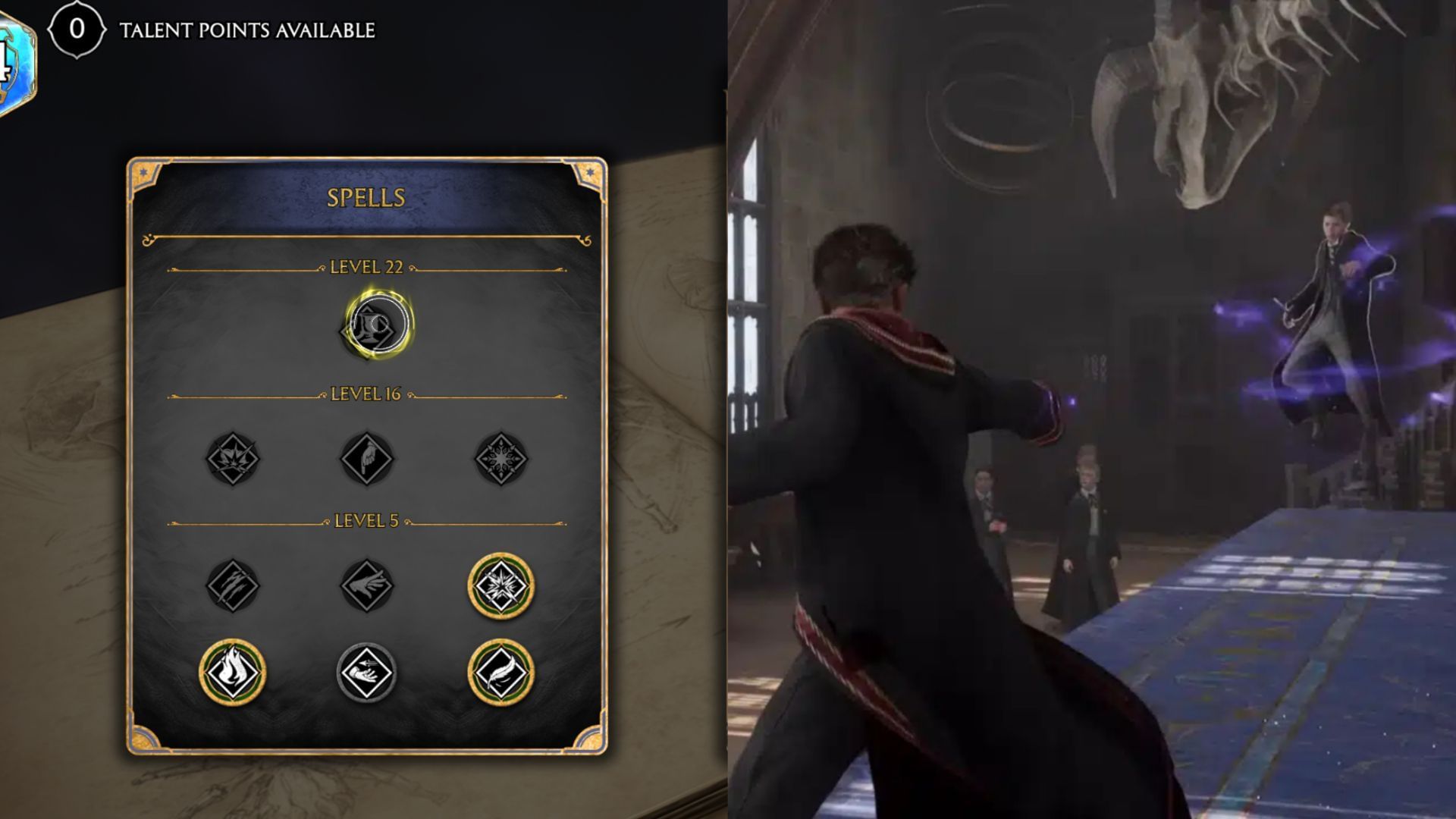Select the glowing chalice talent under Level 22
The image size is (1456, 819).
pyautogui.click(x=375, y=324)
